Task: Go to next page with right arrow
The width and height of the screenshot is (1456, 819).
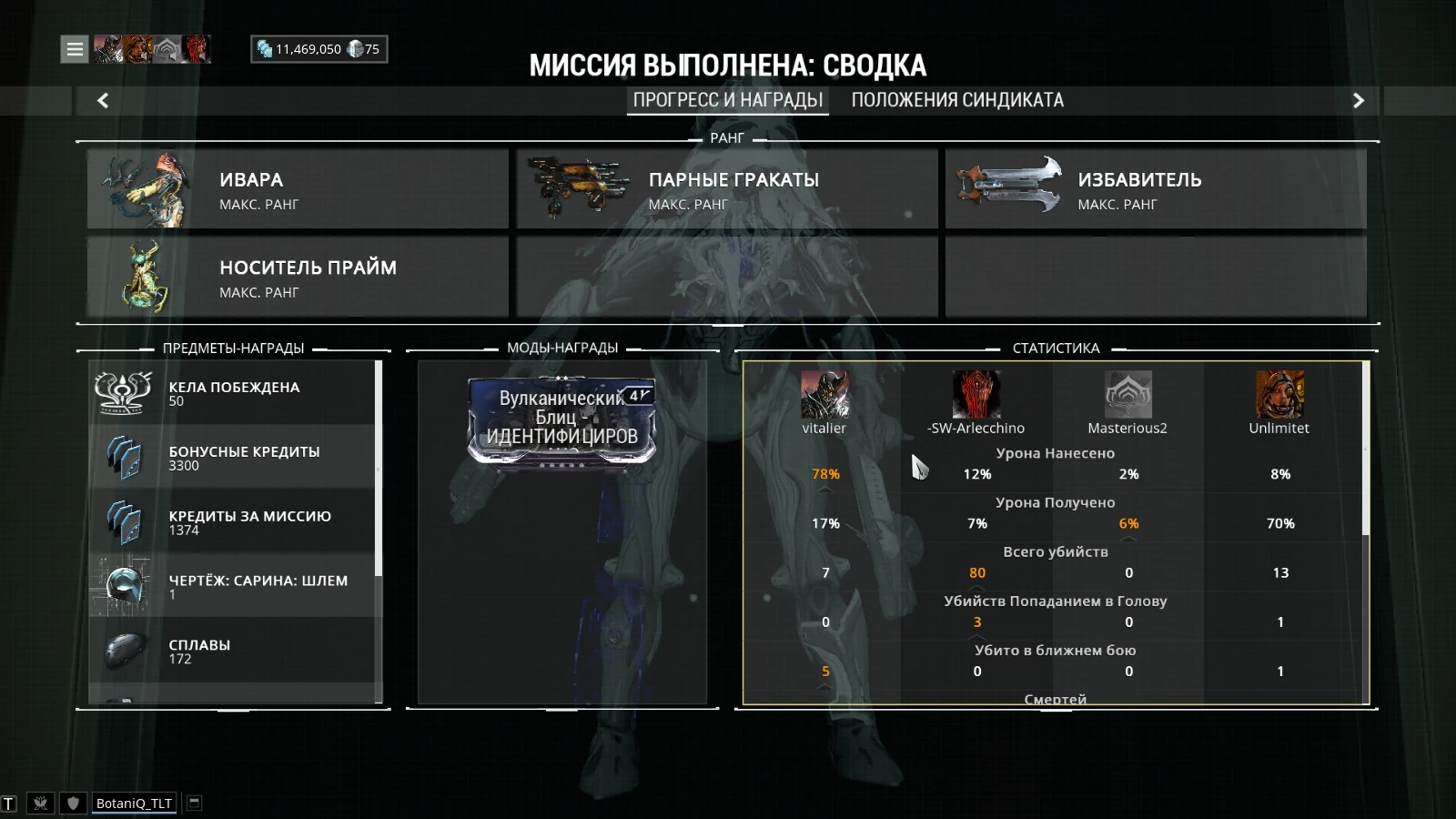Action: coord(1358,101)
